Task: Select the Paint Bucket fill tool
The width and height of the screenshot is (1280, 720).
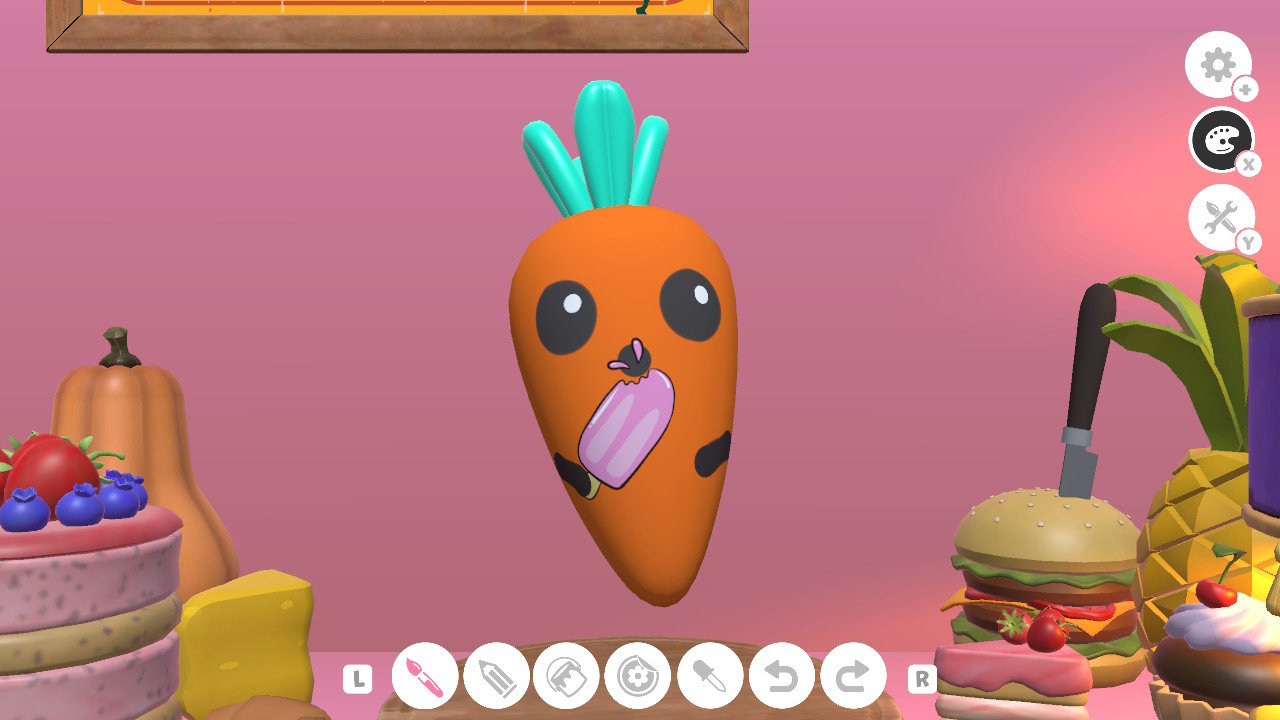Action: [566, 676]
